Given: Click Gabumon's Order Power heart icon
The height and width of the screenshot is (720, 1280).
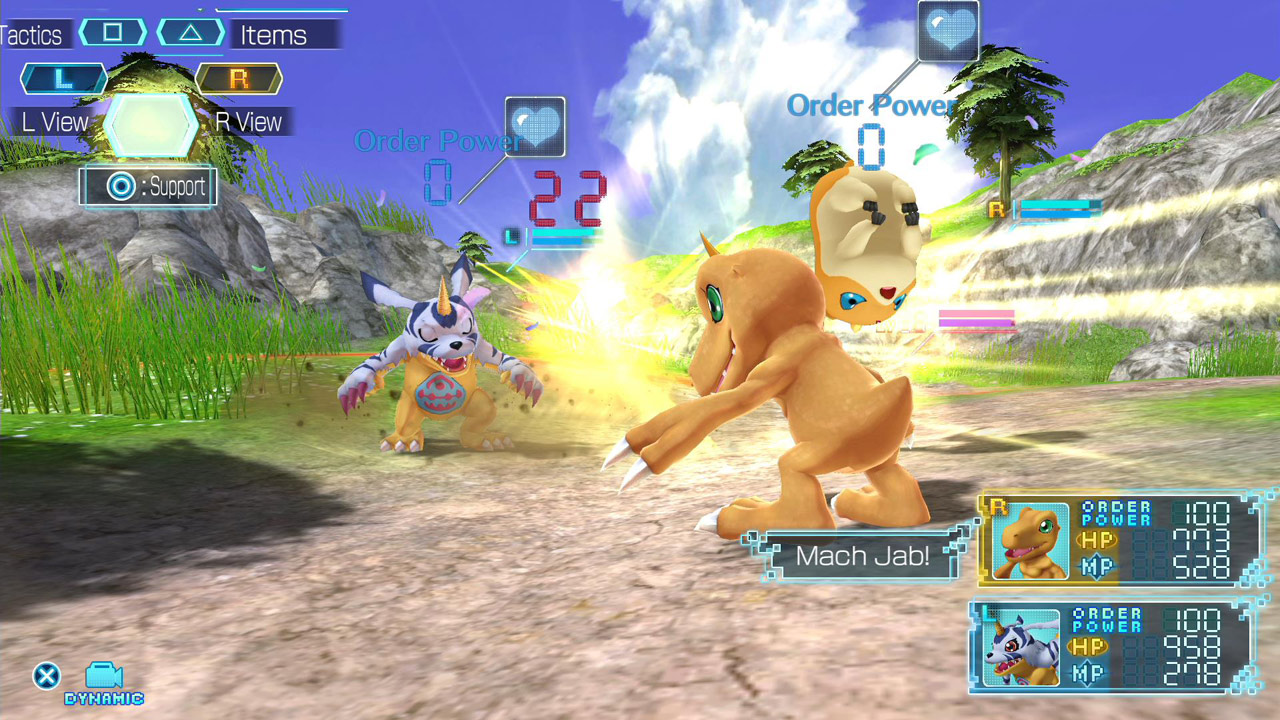Looking at the screenshot, I should tap(536, 128).
